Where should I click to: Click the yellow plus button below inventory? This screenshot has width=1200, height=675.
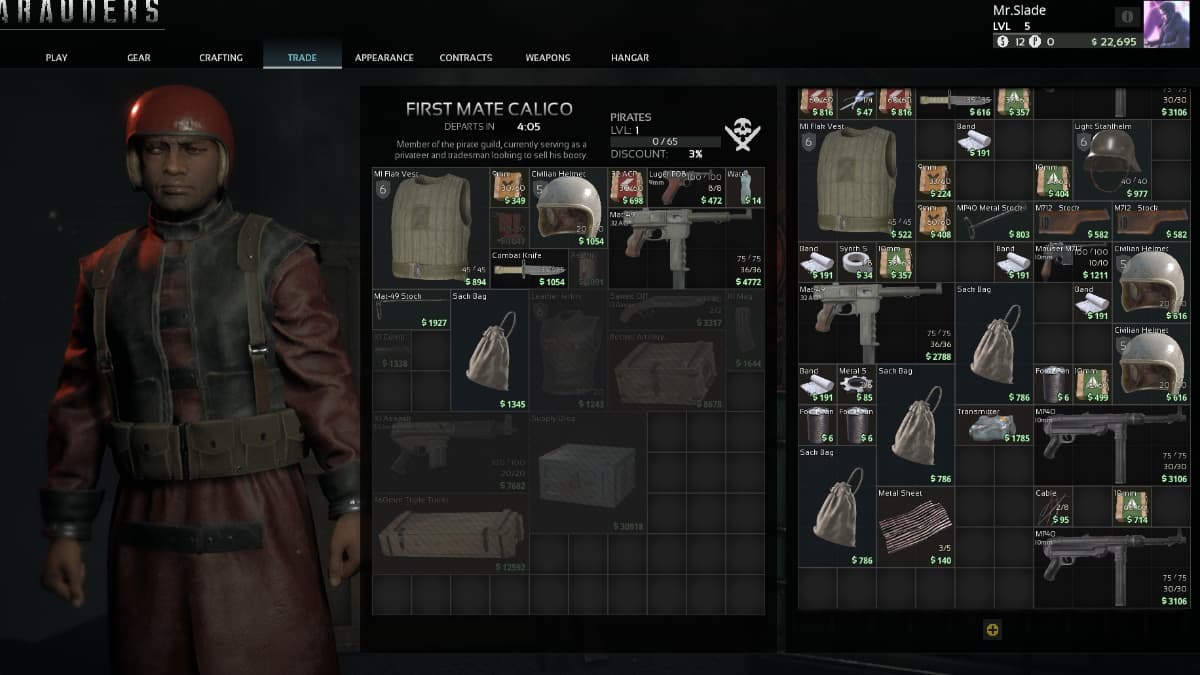pos(992,630)
